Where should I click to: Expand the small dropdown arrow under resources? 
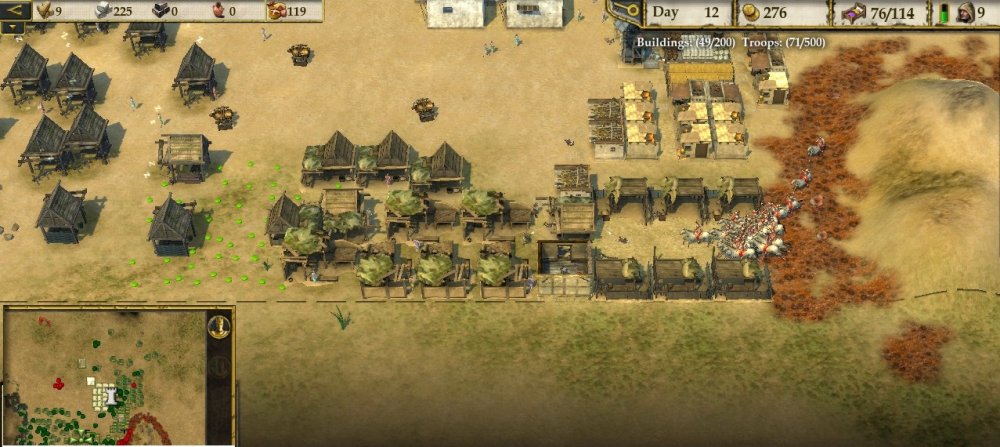(x=15, y=28)
